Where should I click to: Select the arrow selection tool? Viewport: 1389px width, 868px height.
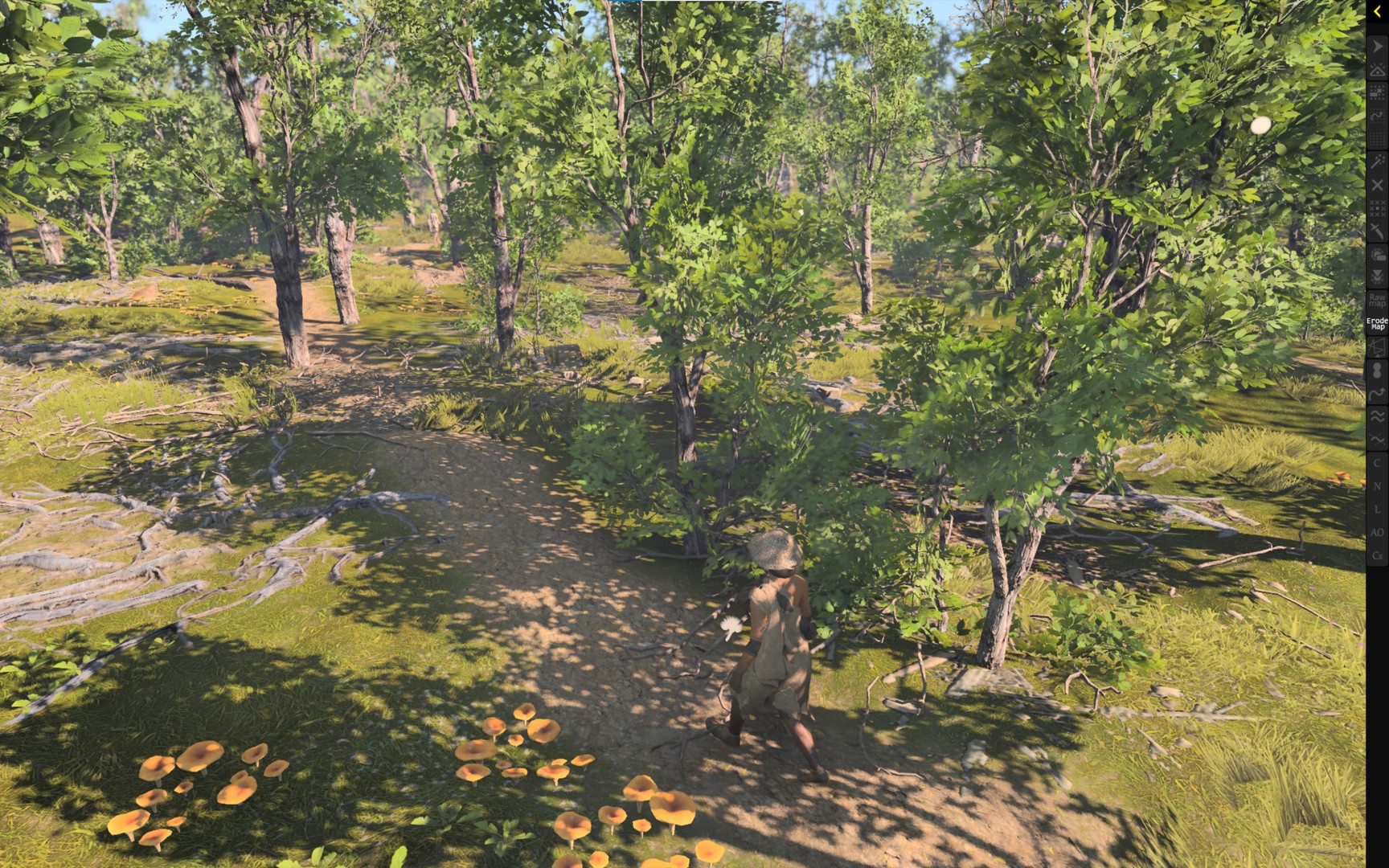pos(1376,46)
